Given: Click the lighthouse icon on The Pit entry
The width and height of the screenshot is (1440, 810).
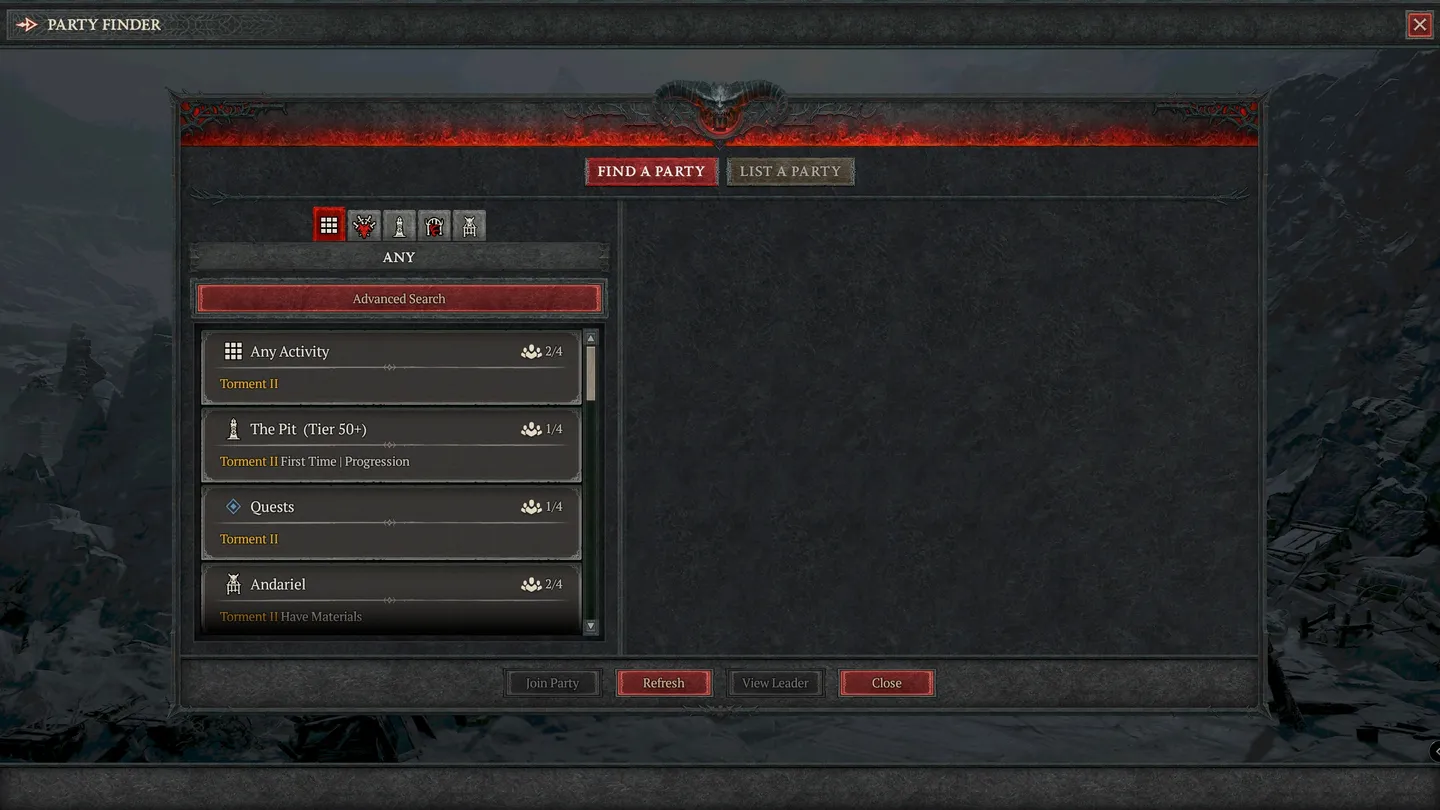Looking at the screenshot, I should coord(234,428).
